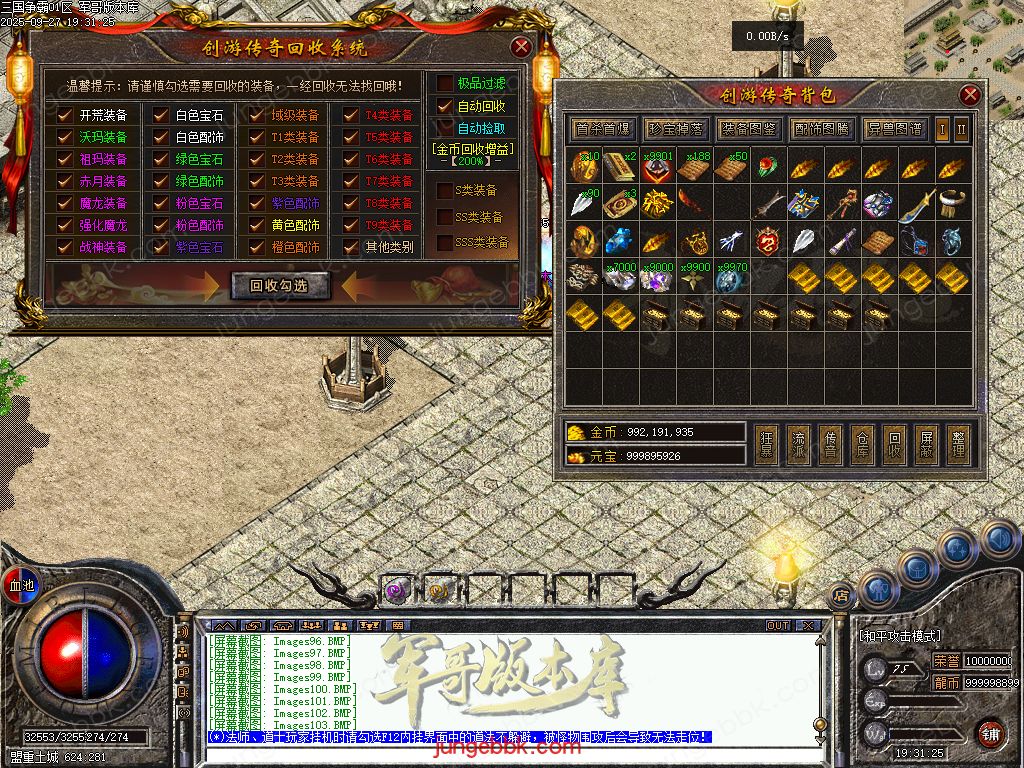Click the 整理 sort button

[x=958, y=445]
